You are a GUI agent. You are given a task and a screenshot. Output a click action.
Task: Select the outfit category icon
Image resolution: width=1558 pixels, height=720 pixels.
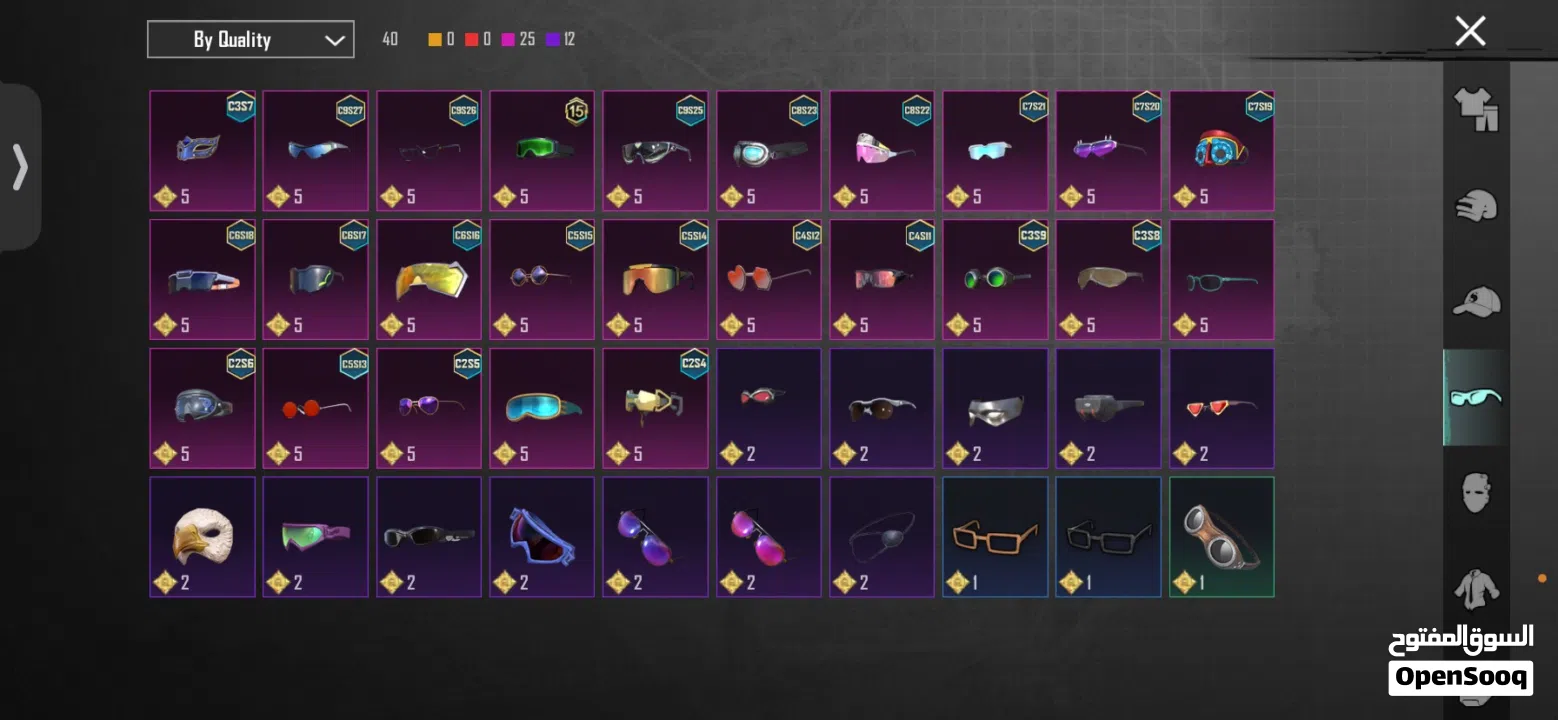(x=1475, y=112)
